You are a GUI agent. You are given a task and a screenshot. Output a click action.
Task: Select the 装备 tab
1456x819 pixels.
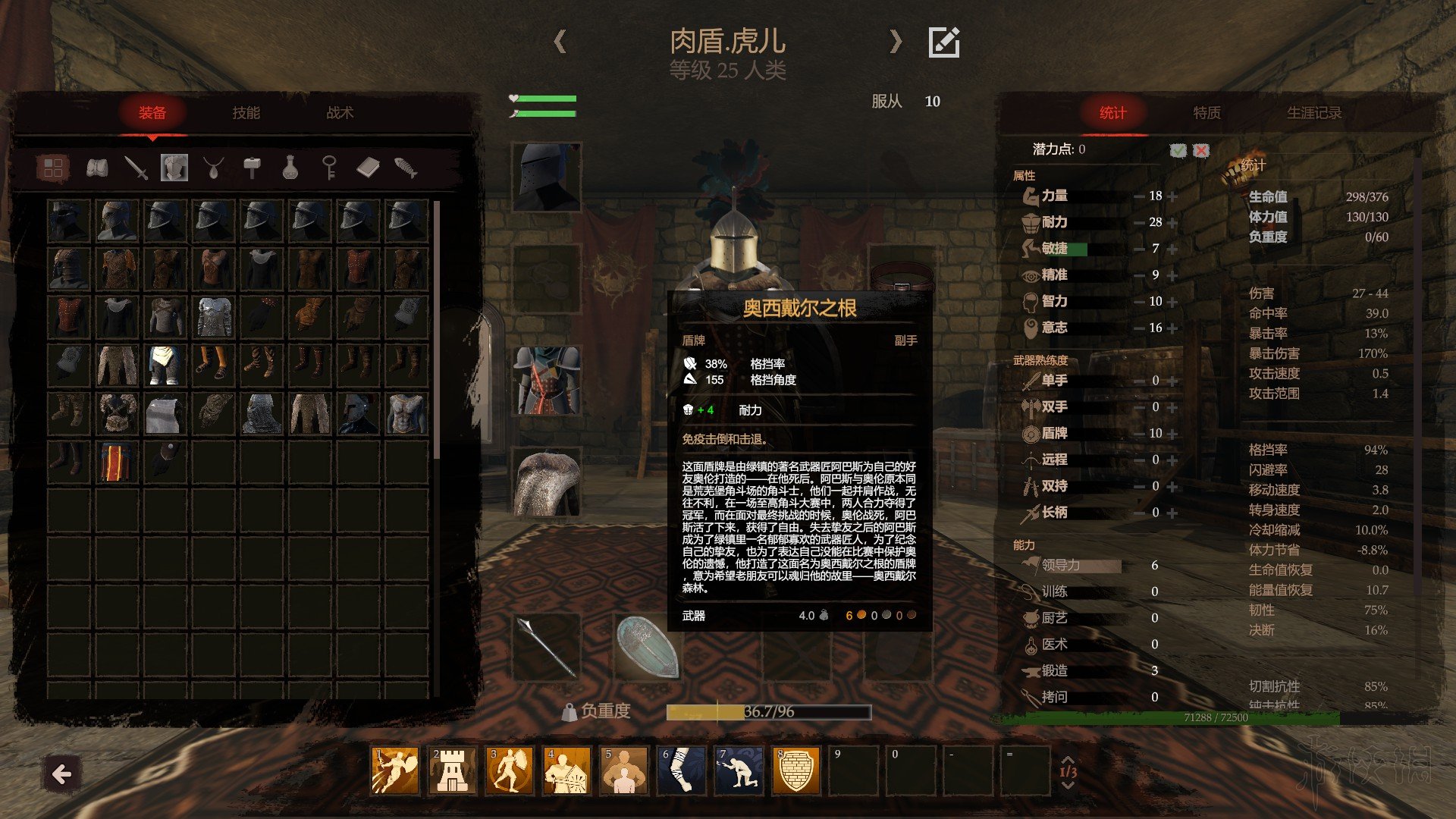point(152,113)
